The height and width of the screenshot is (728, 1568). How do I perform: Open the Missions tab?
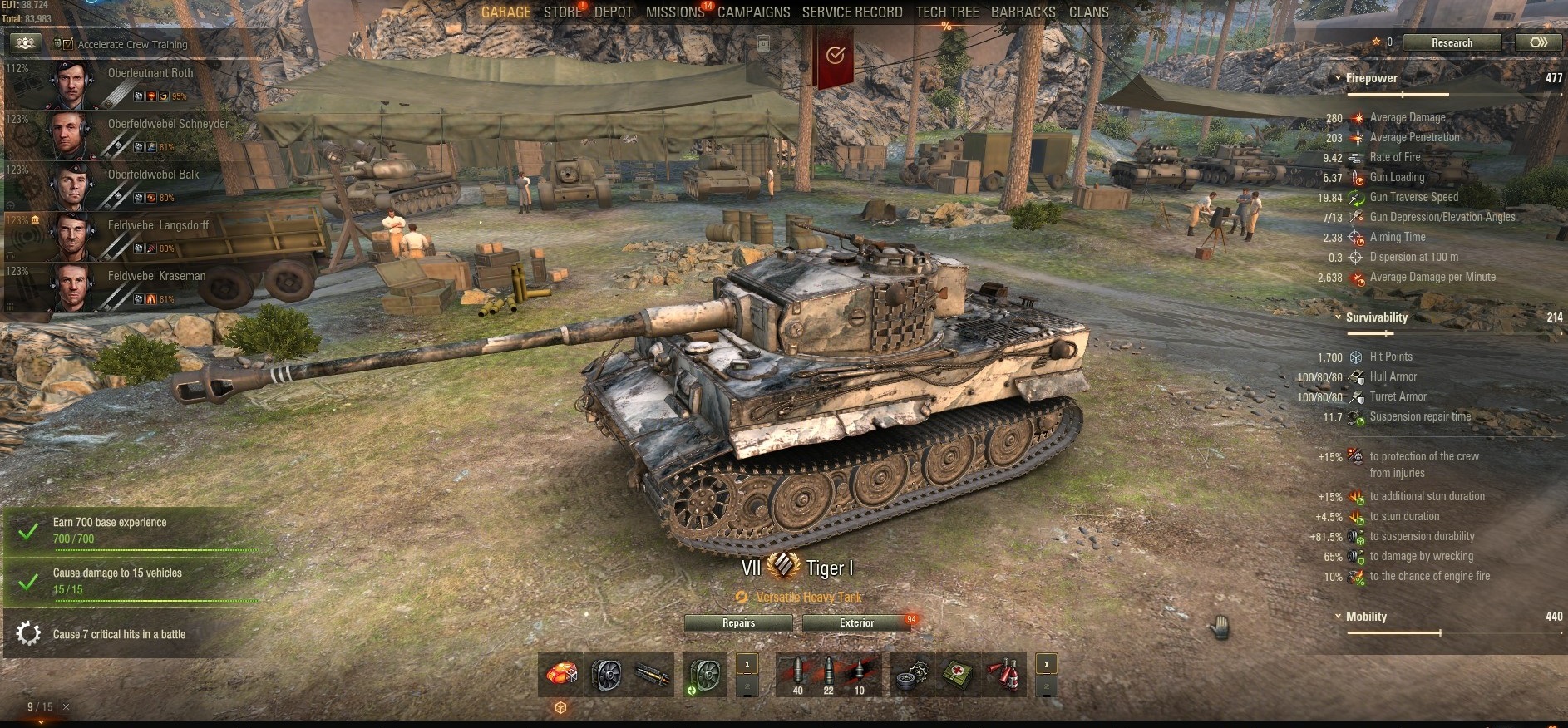click(675, 12)
